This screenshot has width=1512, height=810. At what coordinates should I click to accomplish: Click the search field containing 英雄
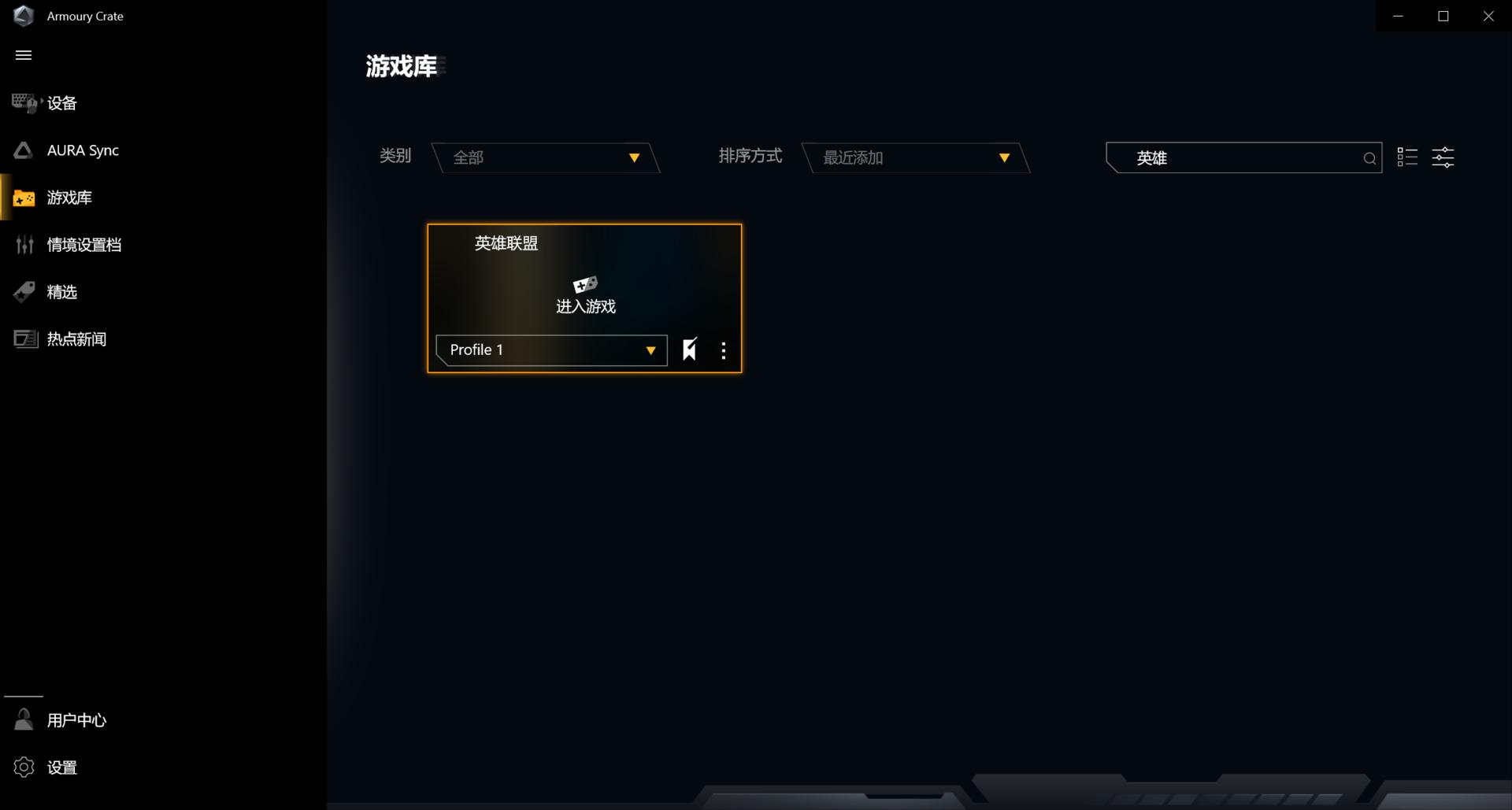(x=1228, y=157)
